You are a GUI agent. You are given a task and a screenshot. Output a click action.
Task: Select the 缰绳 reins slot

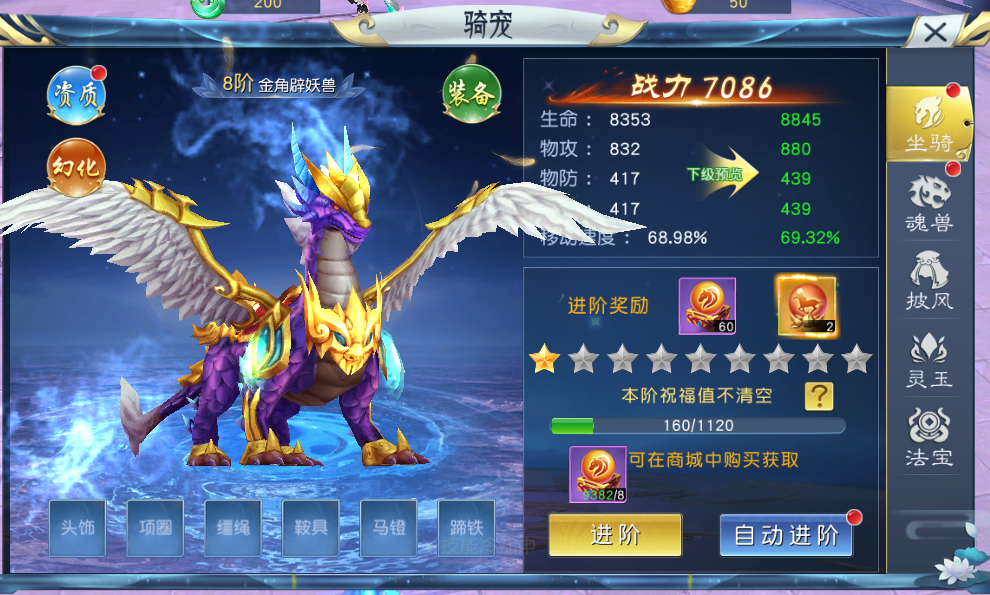[x=233, y=527]
